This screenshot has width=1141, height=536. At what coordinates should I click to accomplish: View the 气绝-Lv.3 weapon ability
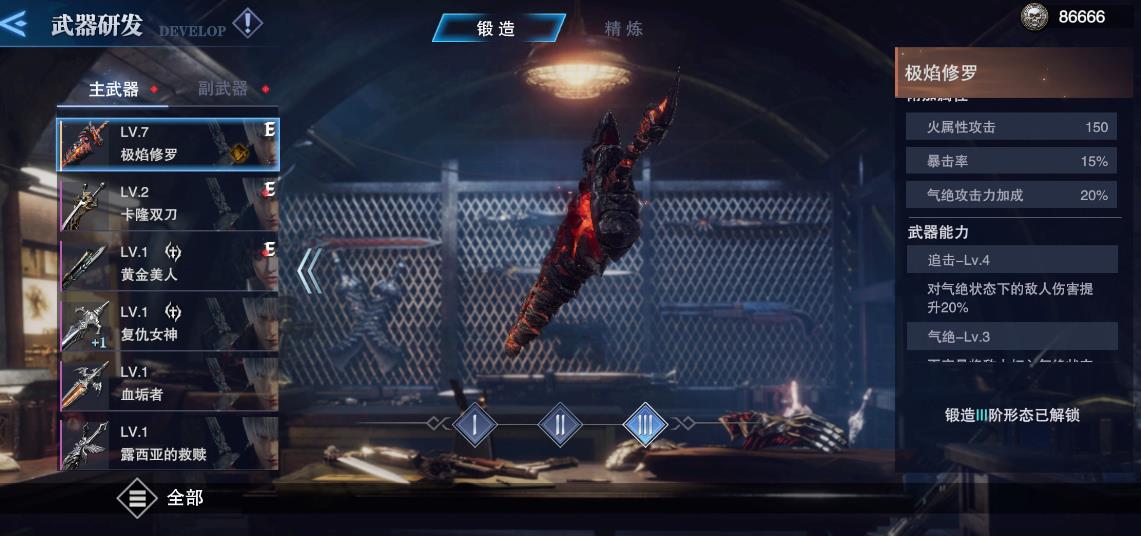pyautogui.click(x=1012, y=337)
